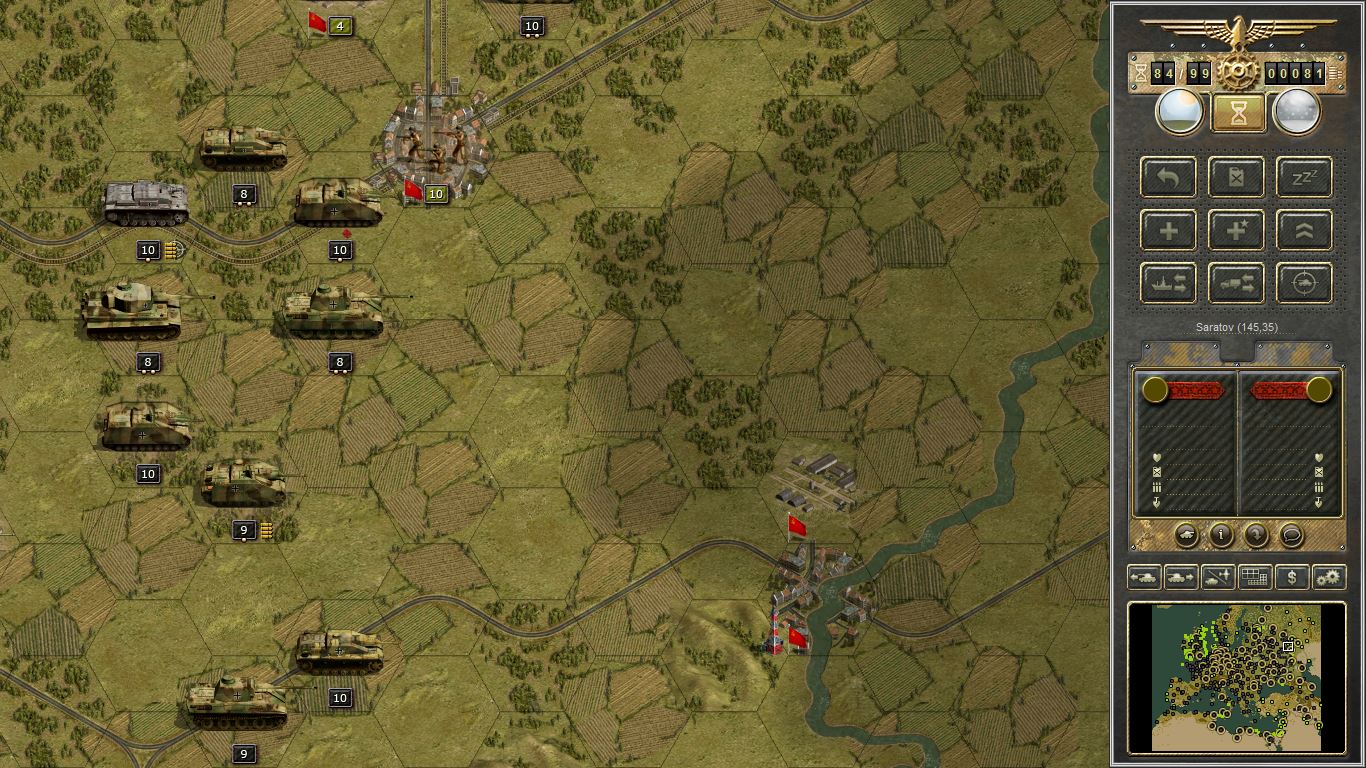The width and height of the screenshot is (1366, 768).
Task: Upgrade the unit using the chevrons icon
Action: (1303, 230)
